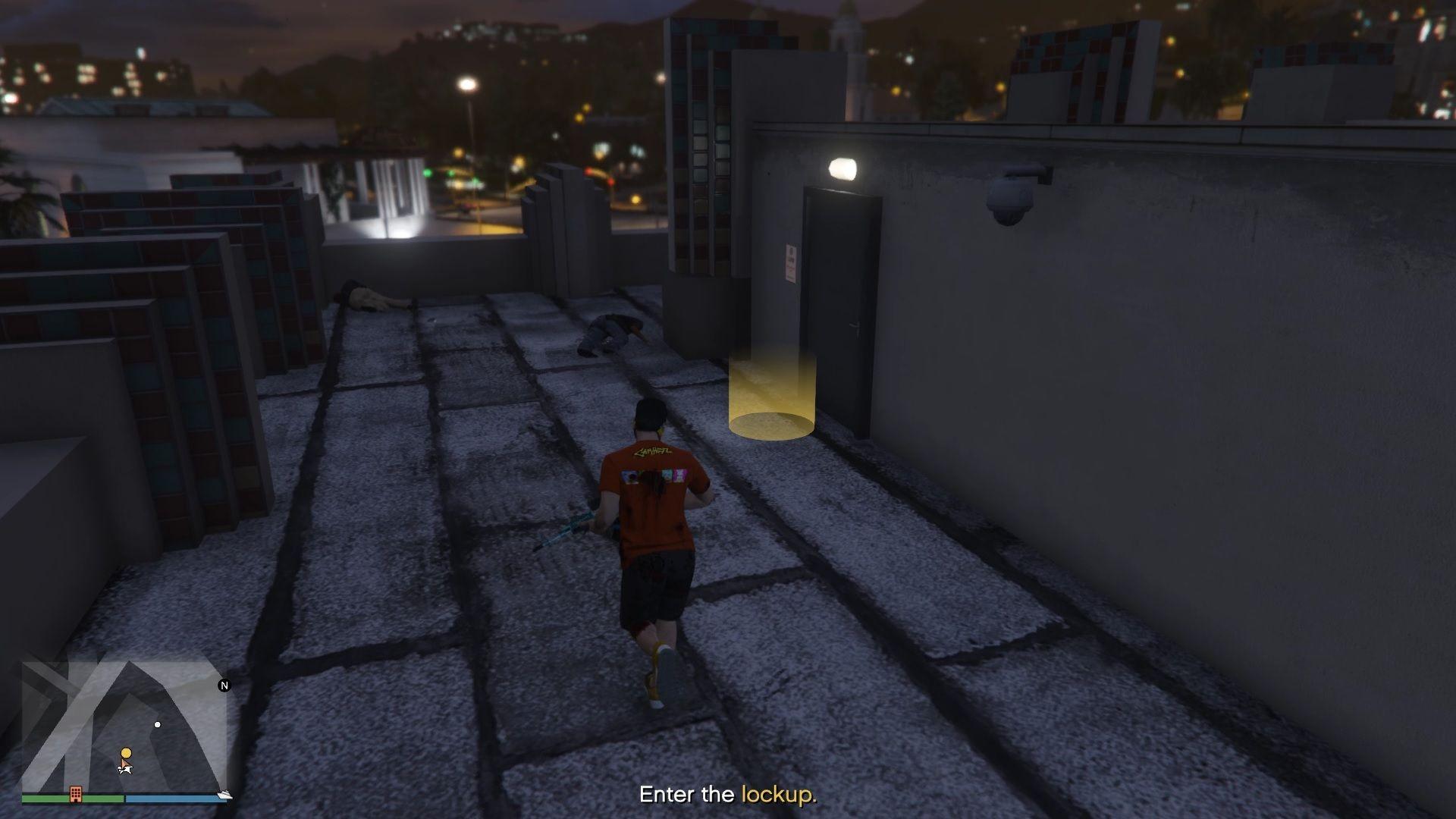Image resolution: width=1456 pixels, height=819 pixels.
Task: Click the white boat icon on the armor bar
Action: (224, 794)
